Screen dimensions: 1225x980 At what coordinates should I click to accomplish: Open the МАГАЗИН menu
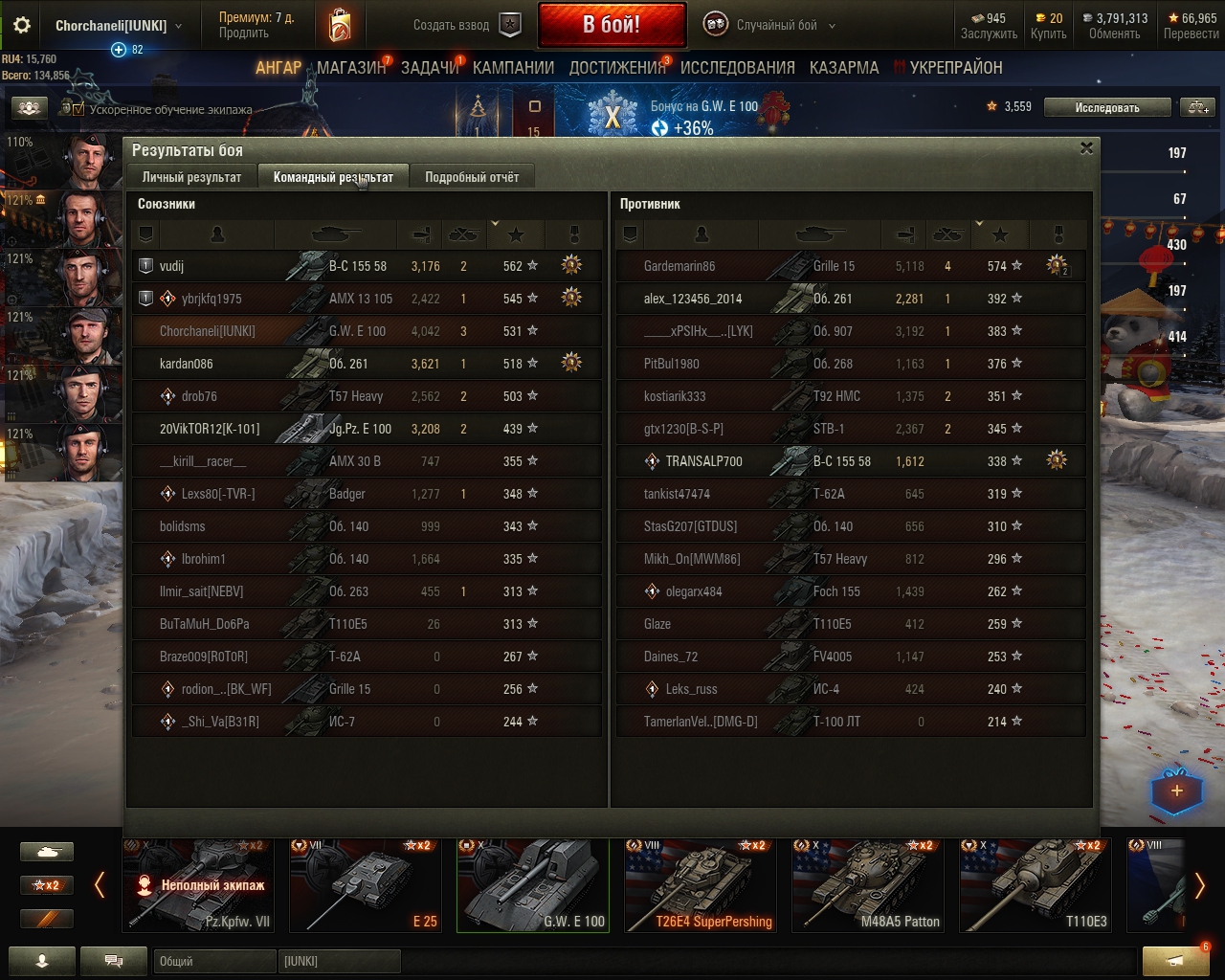351,68
